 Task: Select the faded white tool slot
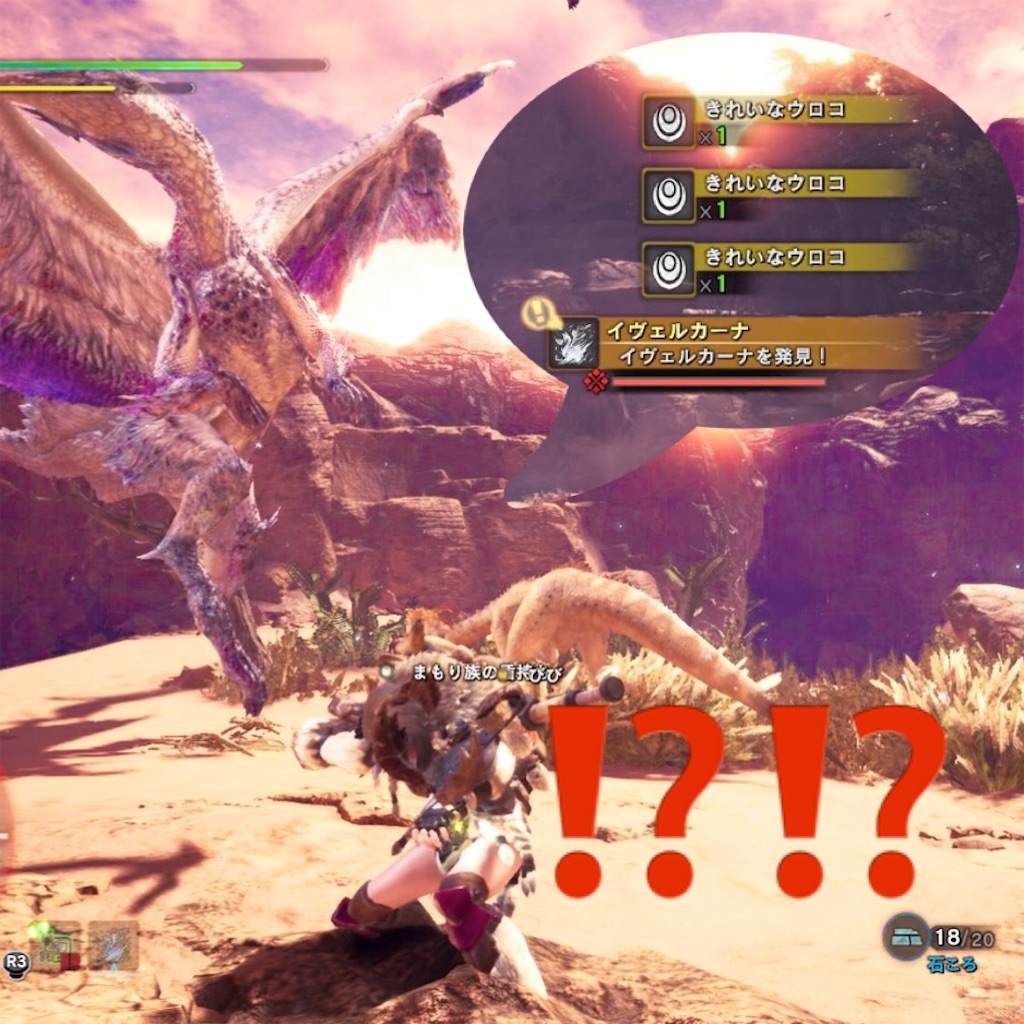click(x=113, y=945)
